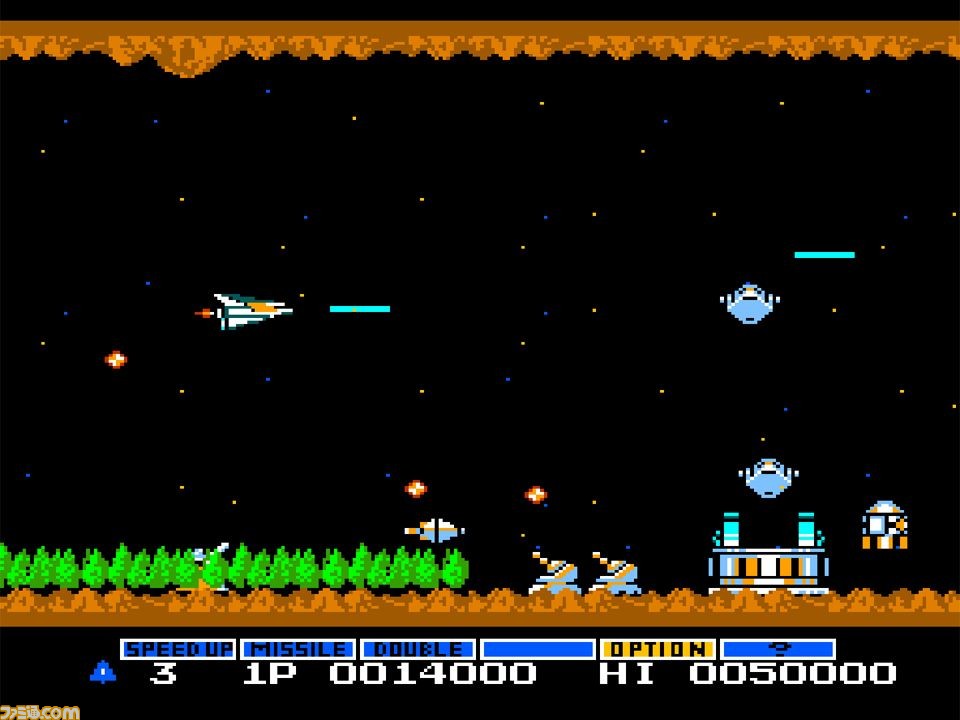Select the SPEED UP power meter slot
Image resolution: width=960 pixels, height=720 pixels.
click(178, 649)
